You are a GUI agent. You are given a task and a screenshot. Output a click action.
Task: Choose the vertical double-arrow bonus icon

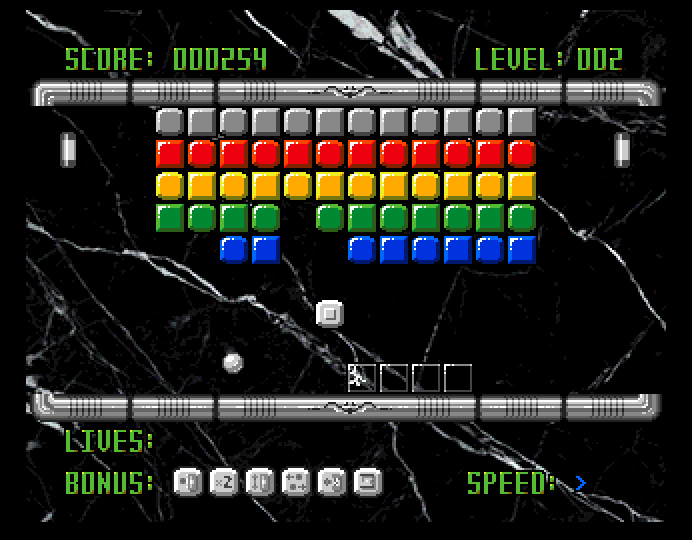(x=260, y=483)
